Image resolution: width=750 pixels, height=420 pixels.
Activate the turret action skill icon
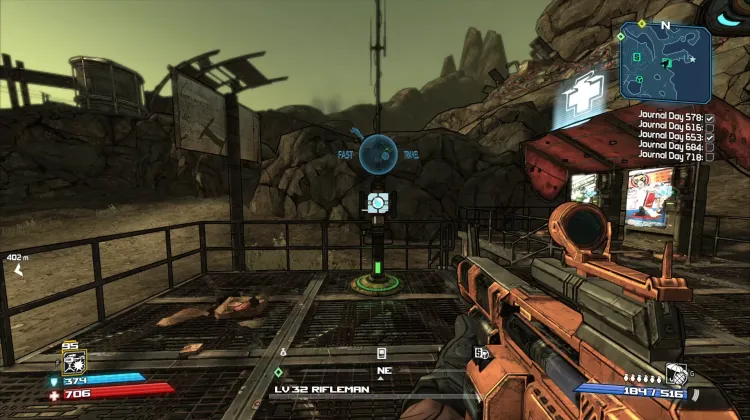[73, 363]
